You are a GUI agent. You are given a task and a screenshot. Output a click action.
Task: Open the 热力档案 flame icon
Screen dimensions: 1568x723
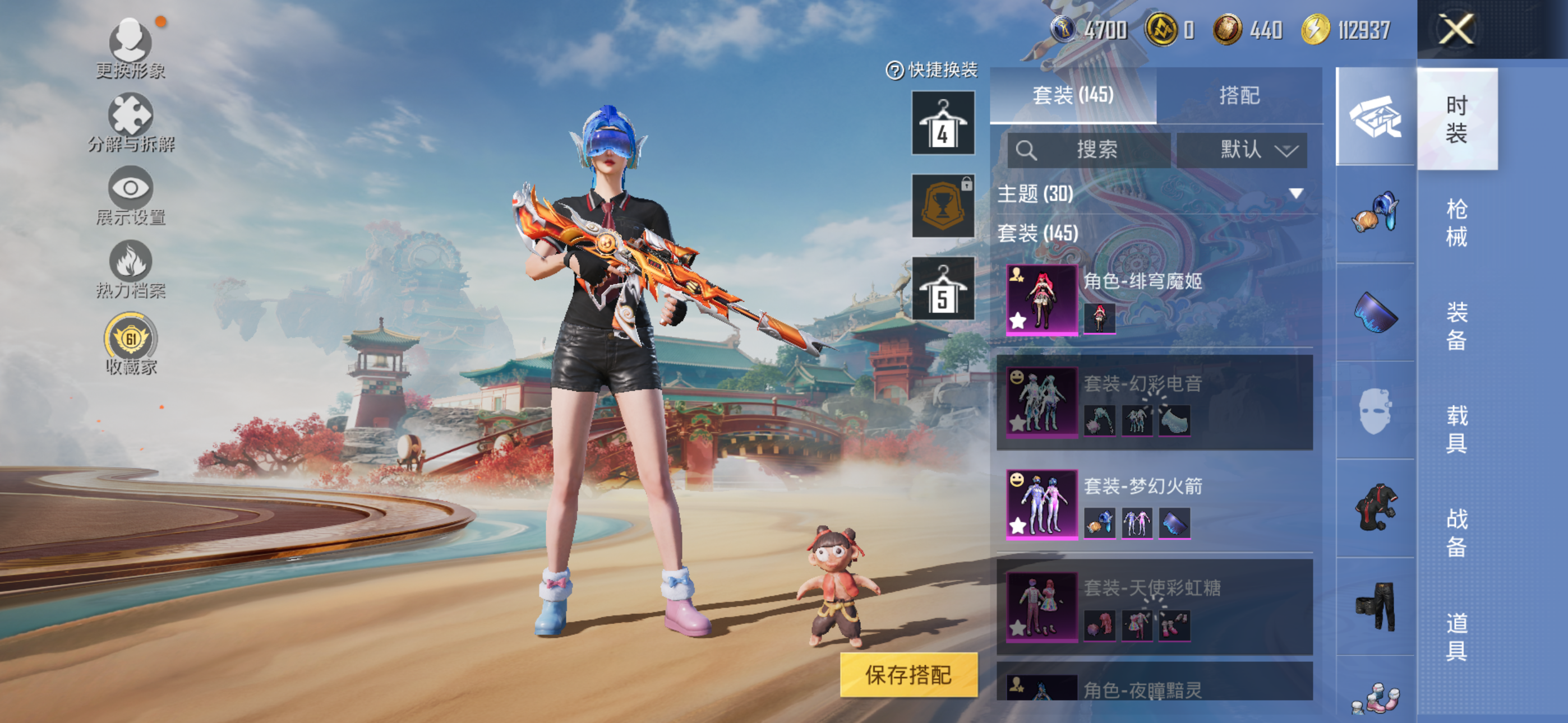coord(130,269)
